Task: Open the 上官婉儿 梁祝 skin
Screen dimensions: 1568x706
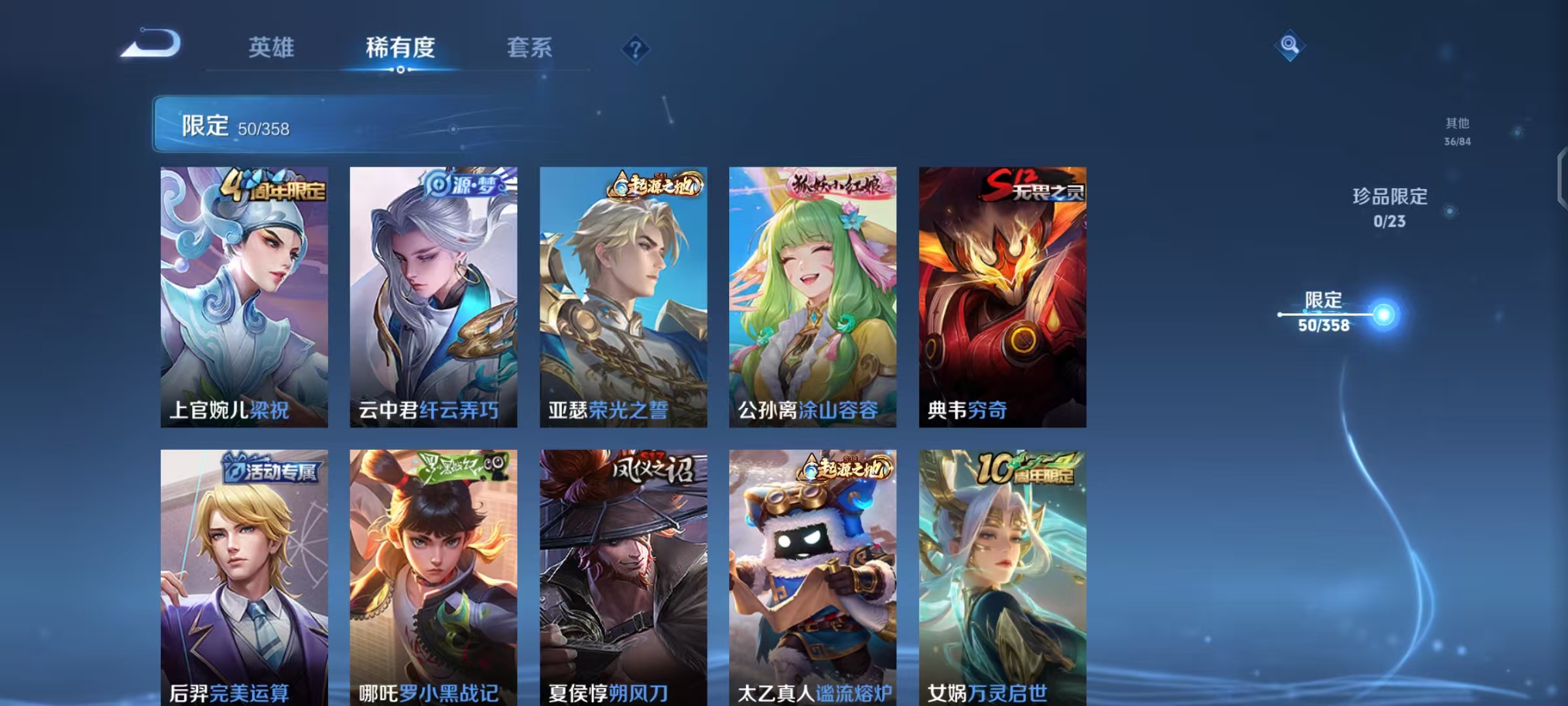Action: click(x=244, y=294)
